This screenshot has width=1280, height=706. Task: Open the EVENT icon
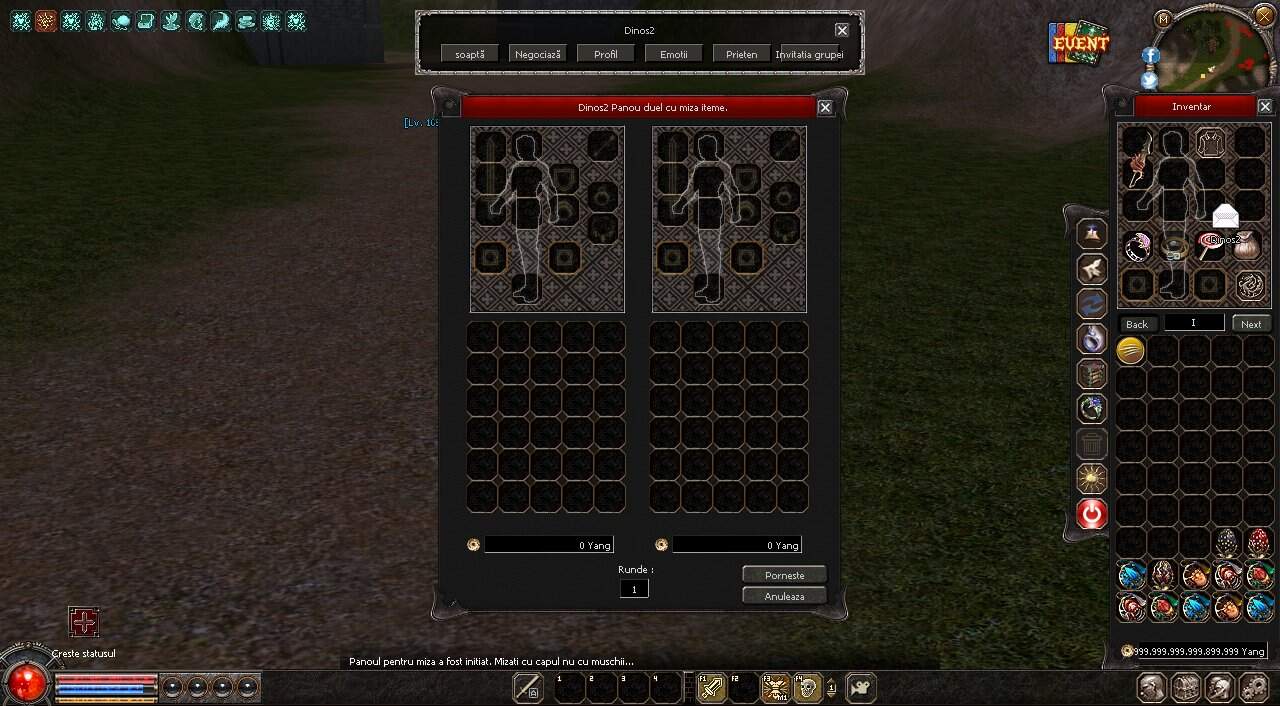tap(1079, 43)
